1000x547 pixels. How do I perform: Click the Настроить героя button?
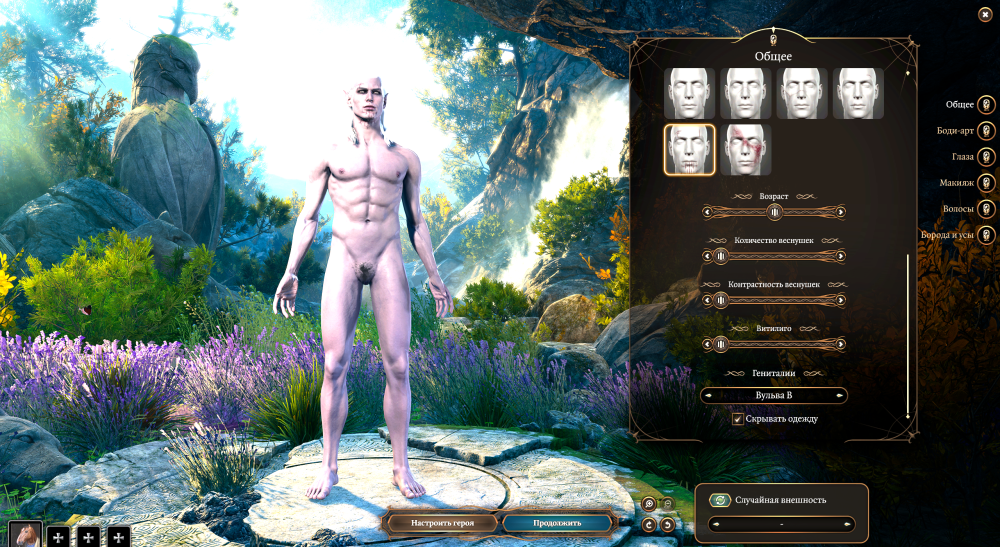[440, 523]
